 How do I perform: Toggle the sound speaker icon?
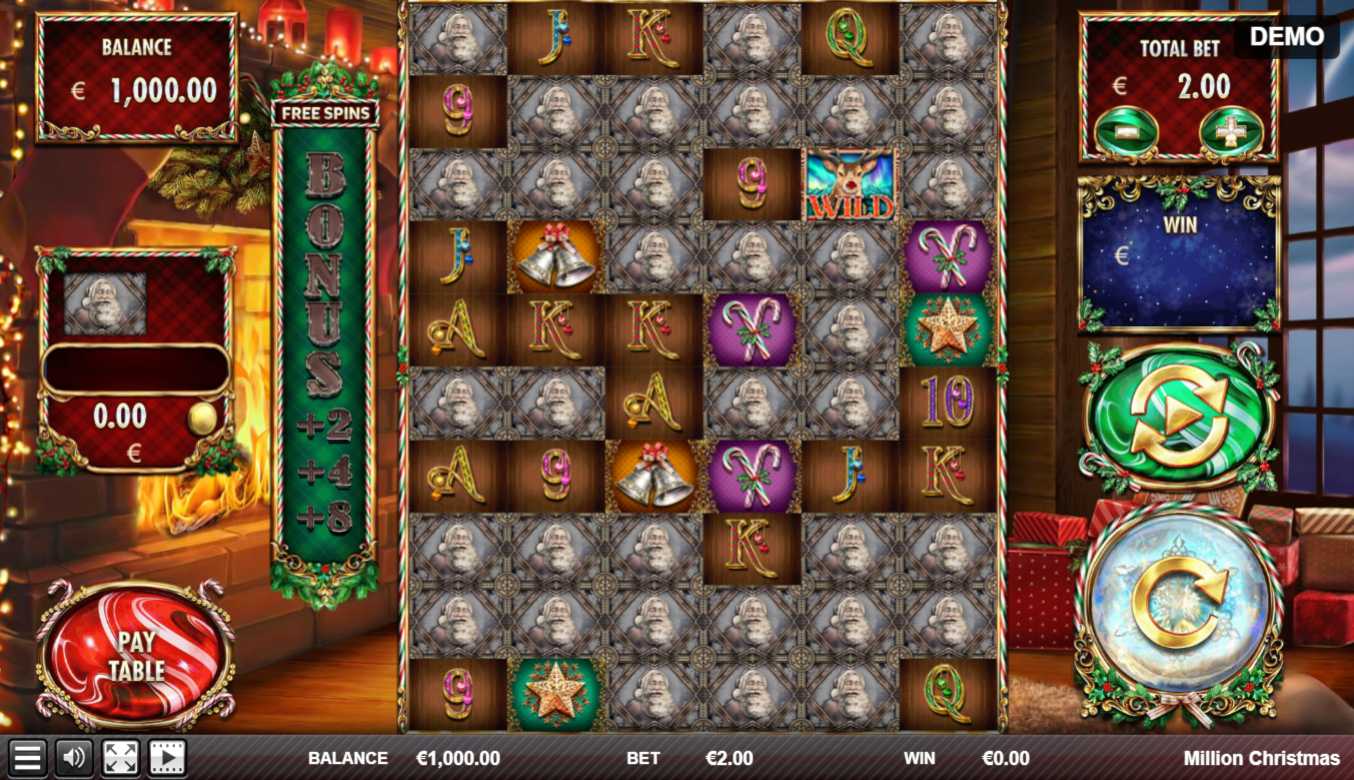[74, 758]
